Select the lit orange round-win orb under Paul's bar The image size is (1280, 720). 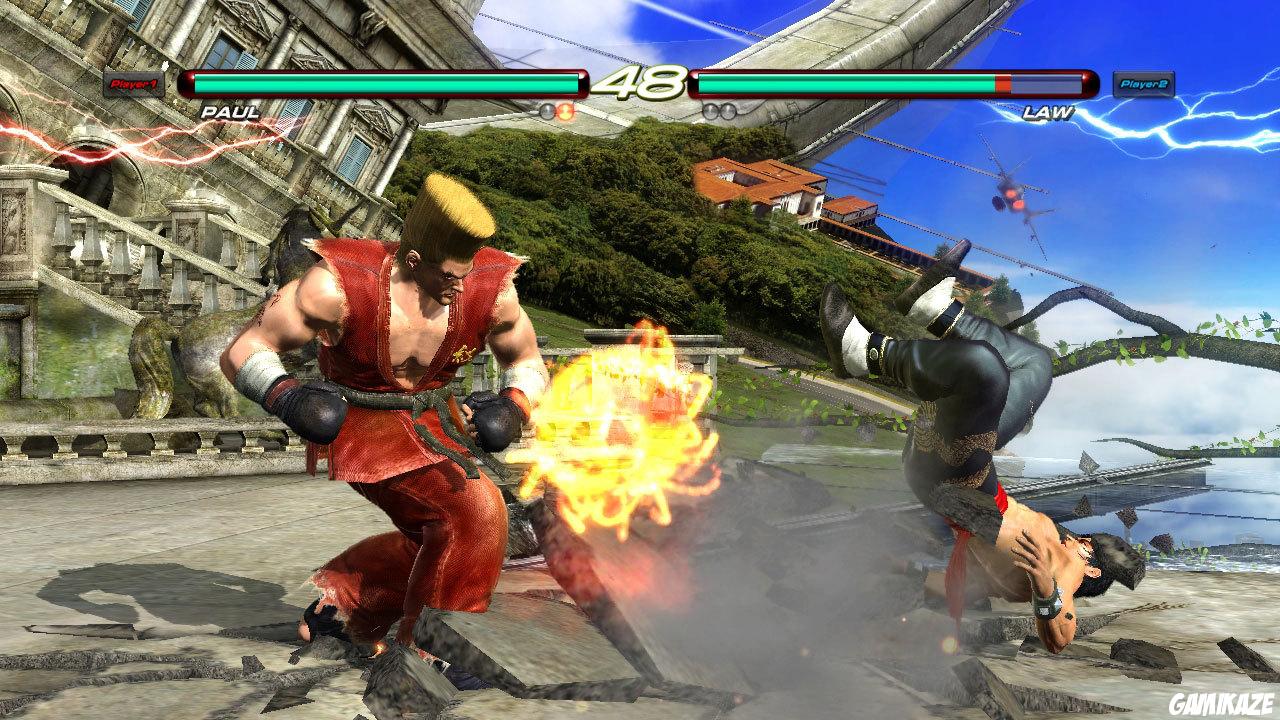click(565, 112)
